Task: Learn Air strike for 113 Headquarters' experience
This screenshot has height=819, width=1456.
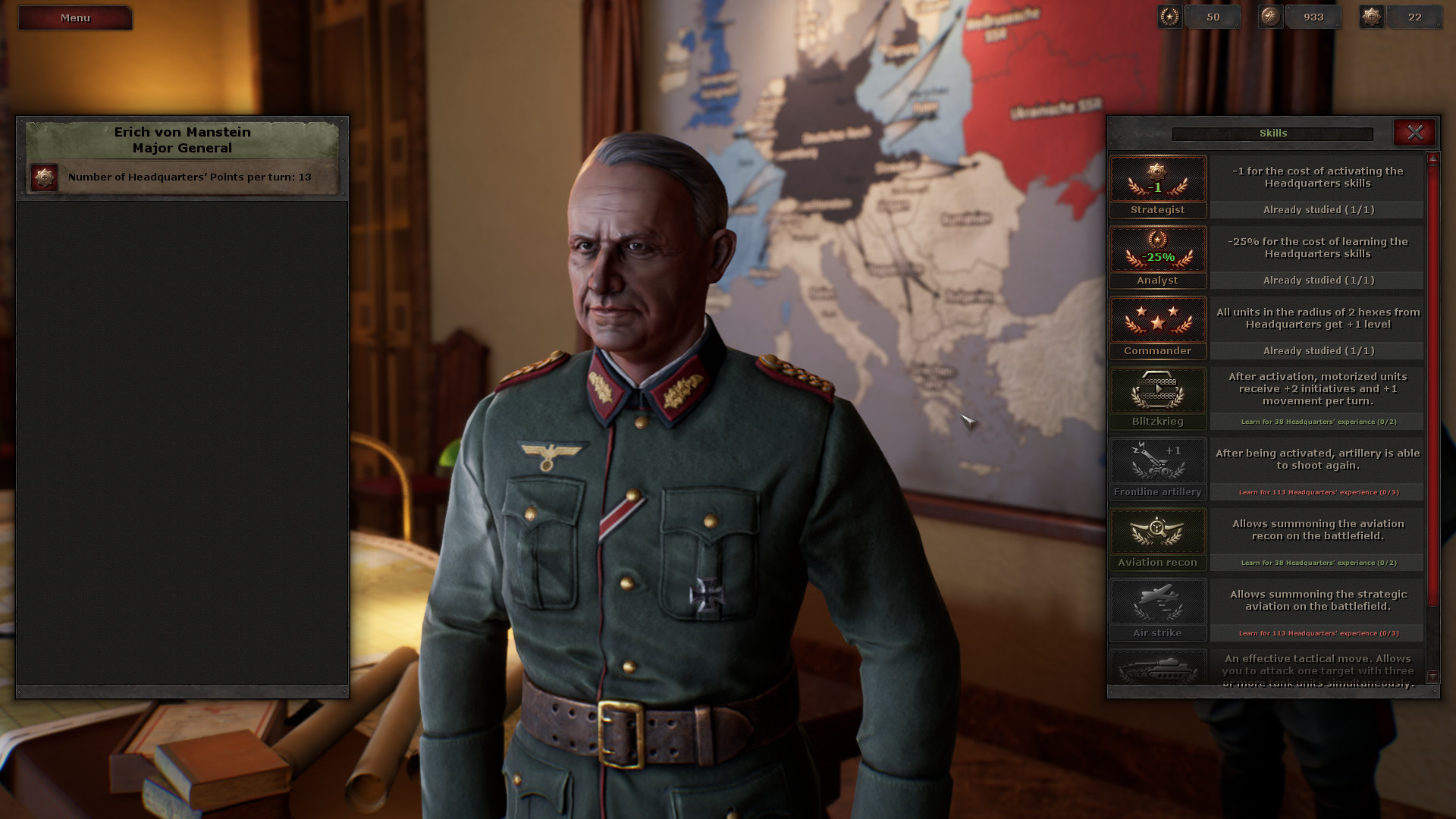Action: point(1317,632)
